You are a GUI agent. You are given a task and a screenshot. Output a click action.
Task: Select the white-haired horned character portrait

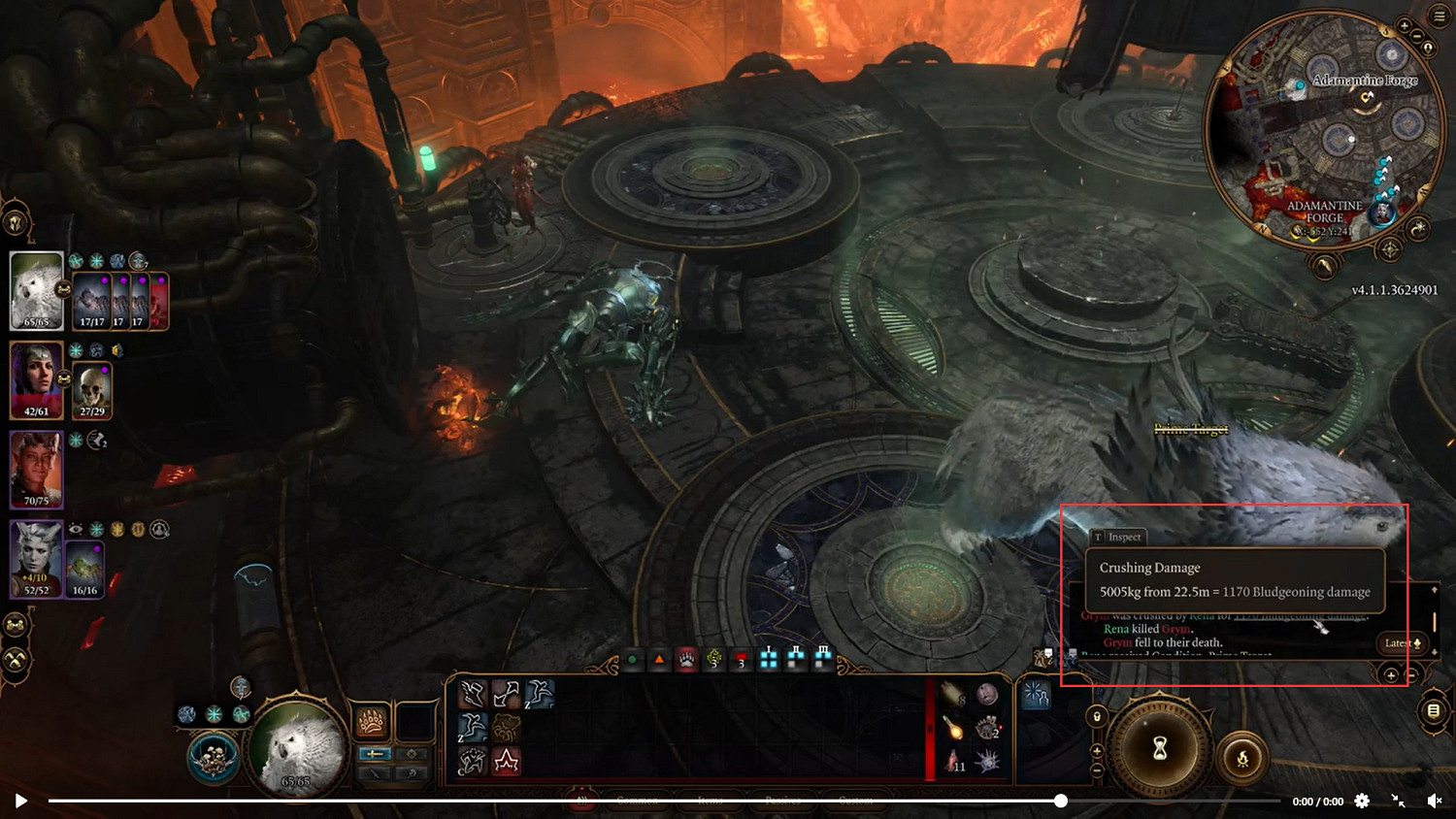click(37, 558)
